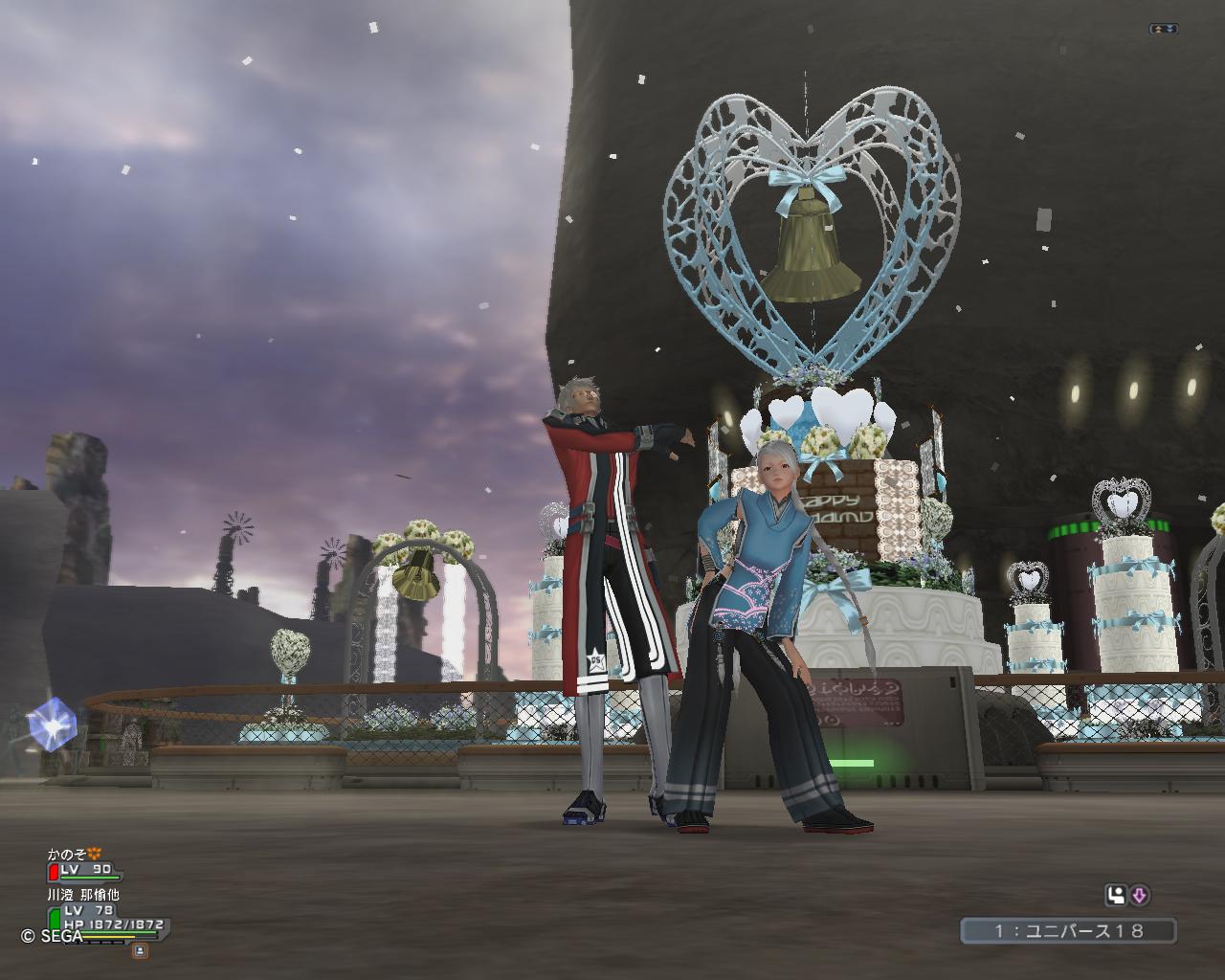Click the white person silhouette status icon
The height and width of the screenshot is (980, 1225).
coord(1116,896)
